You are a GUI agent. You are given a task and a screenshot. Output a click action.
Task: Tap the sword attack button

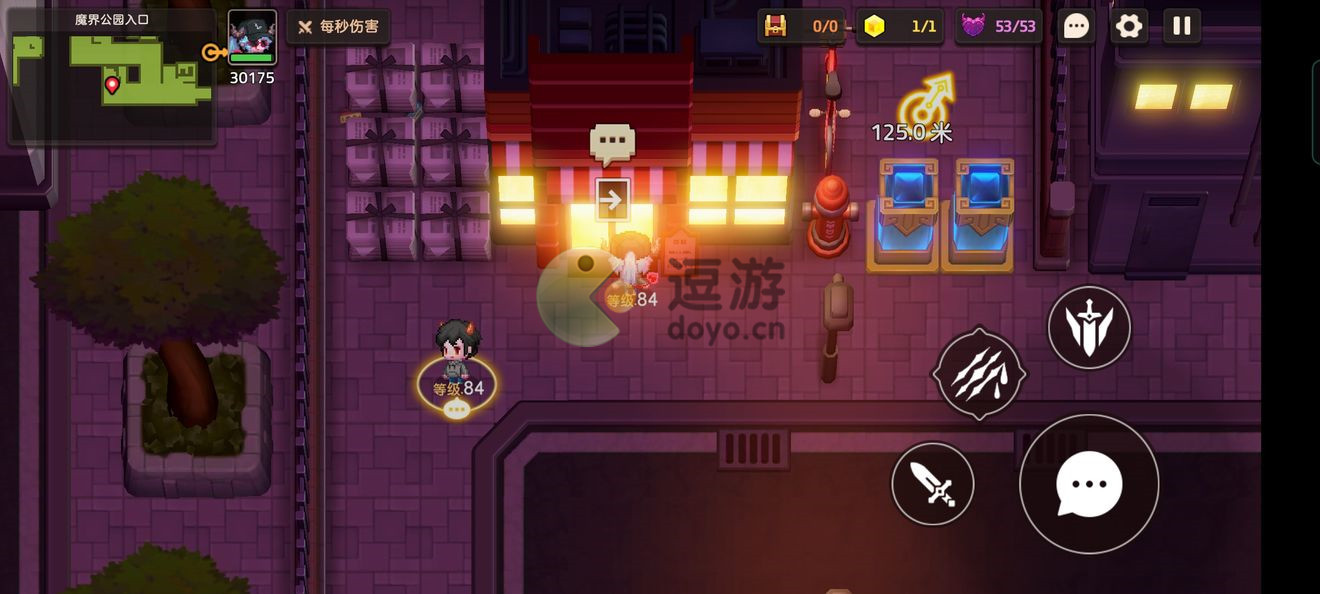pos(933,484)
